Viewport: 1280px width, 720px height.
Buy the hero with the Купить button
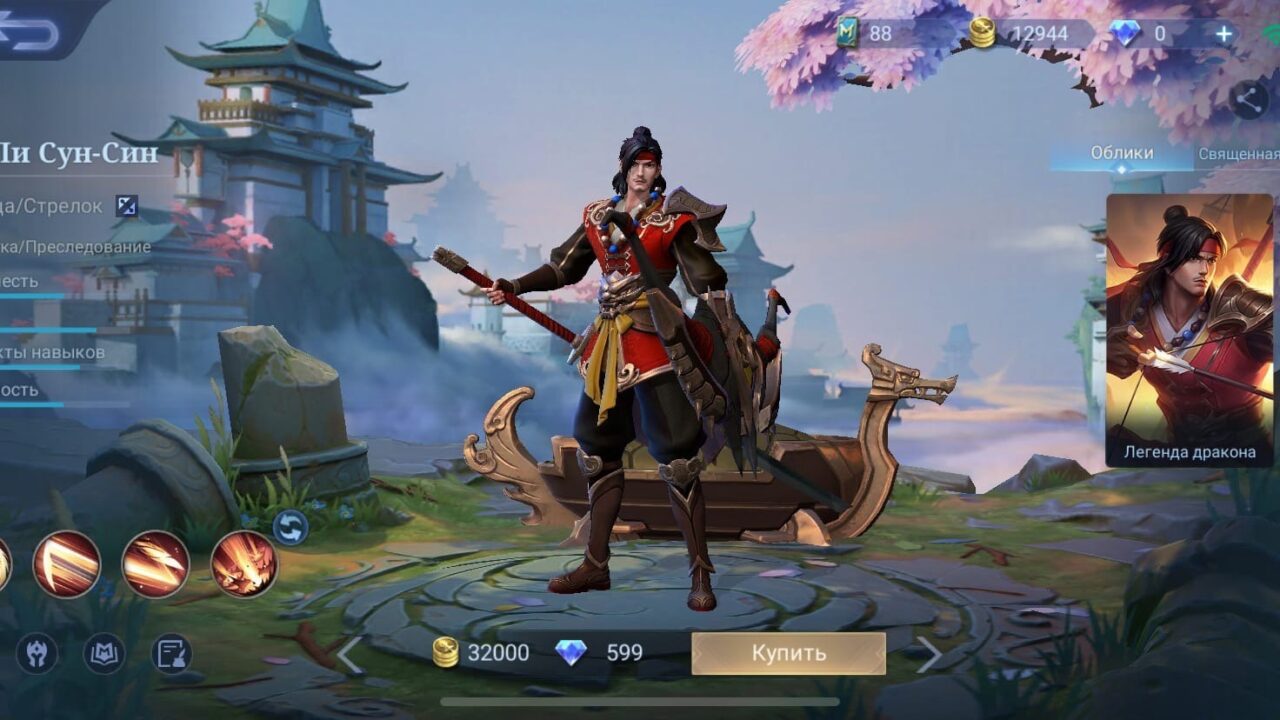(x=788, y=653)
